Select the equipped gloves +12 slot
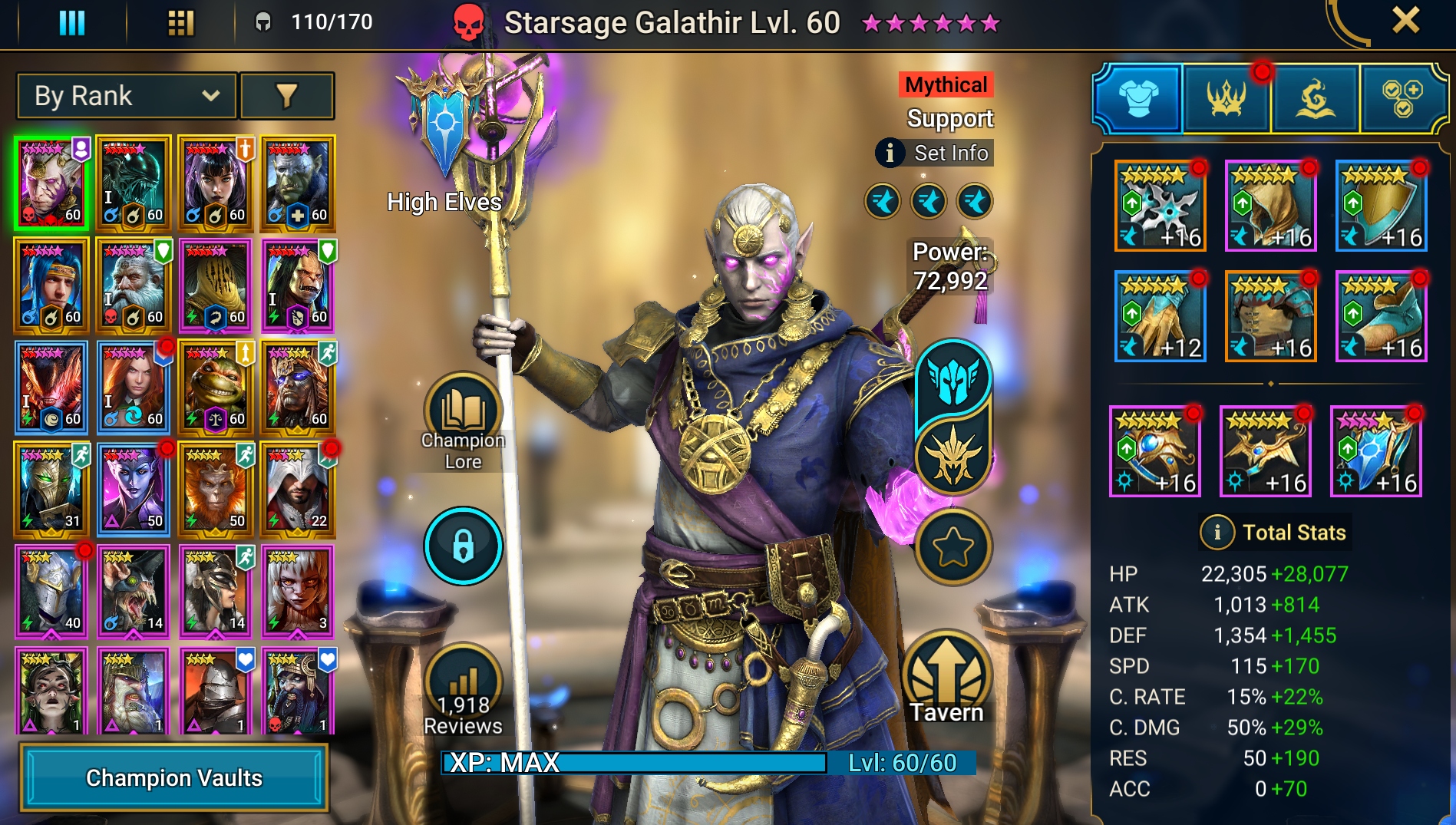1456x825 pixels. click(x=1160, y=316)
